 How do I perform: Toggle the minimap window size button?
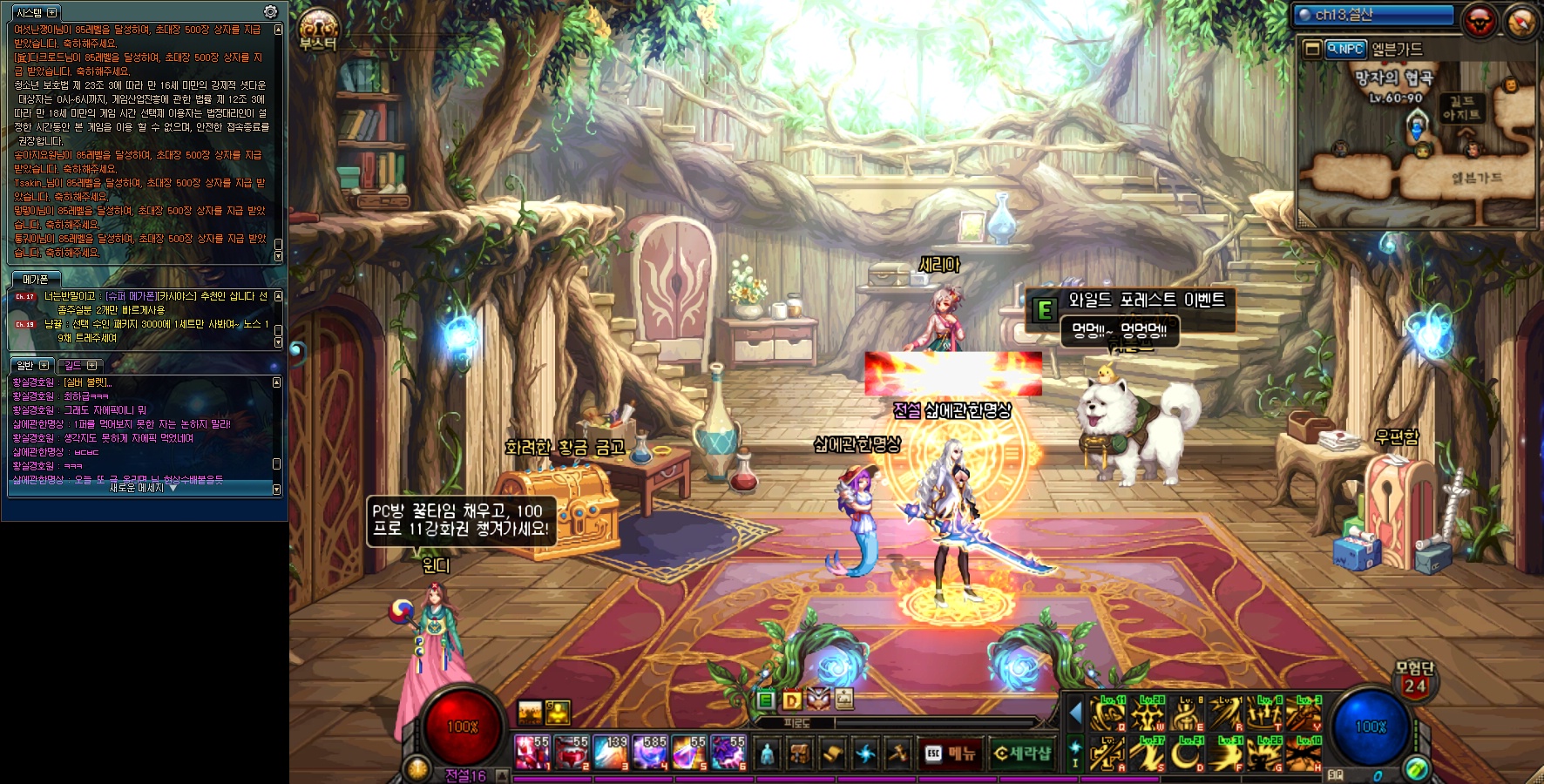tap(1311, 50)
